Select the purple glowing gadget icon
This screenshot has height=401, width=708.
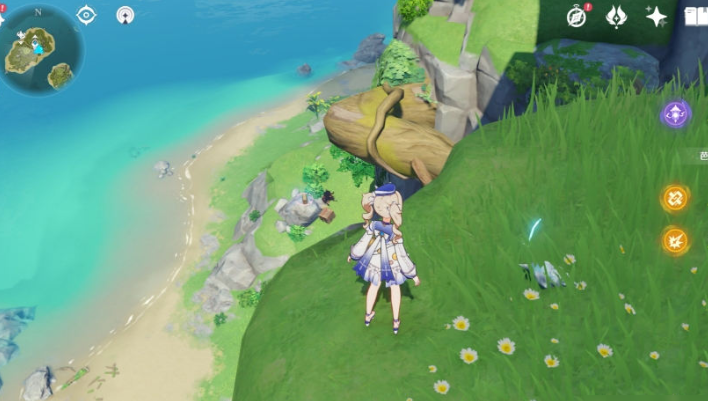pyautogui.click(x=676, y=114)
